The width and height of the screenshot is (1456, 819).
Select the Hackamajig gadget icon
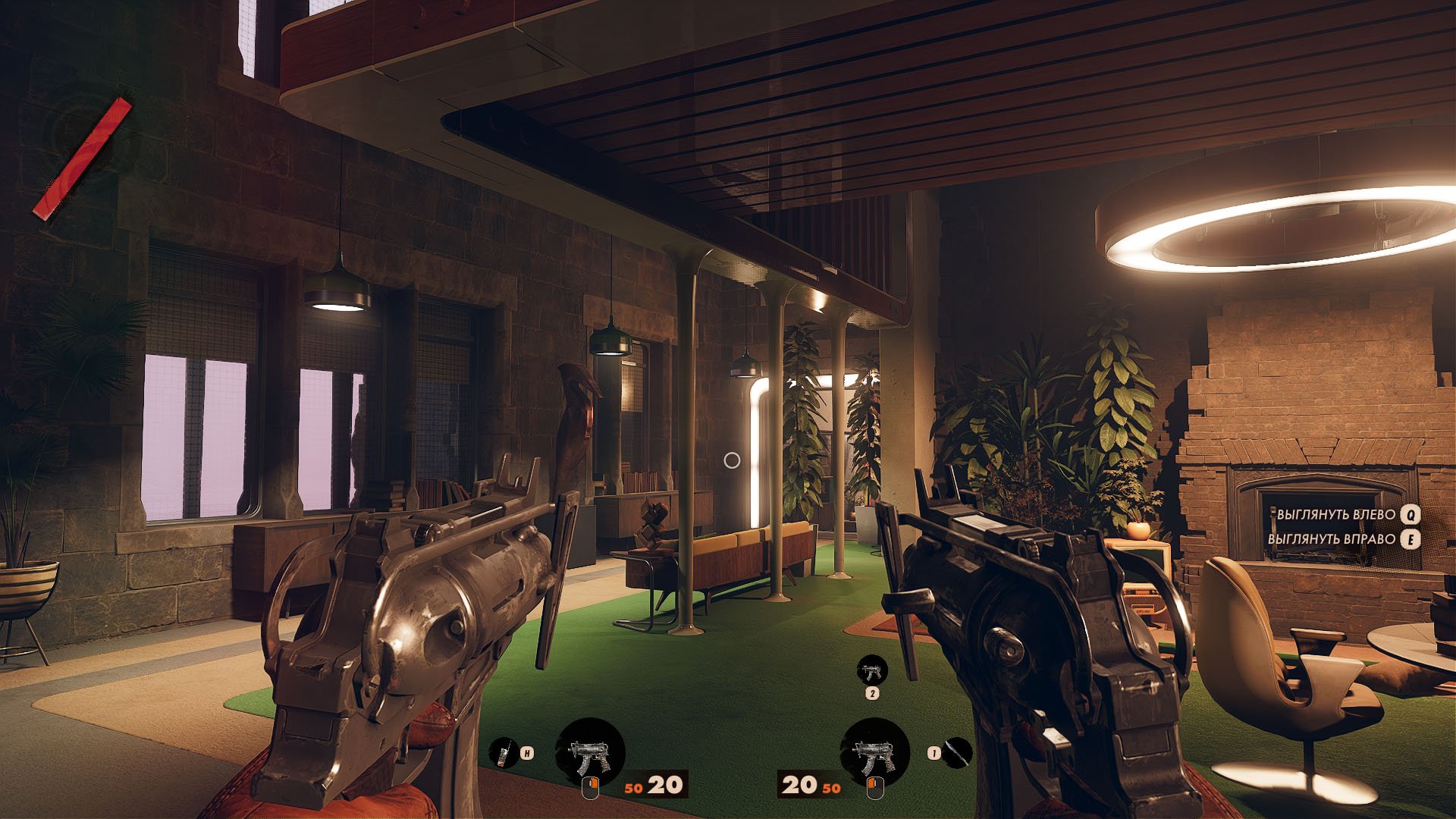501,753
